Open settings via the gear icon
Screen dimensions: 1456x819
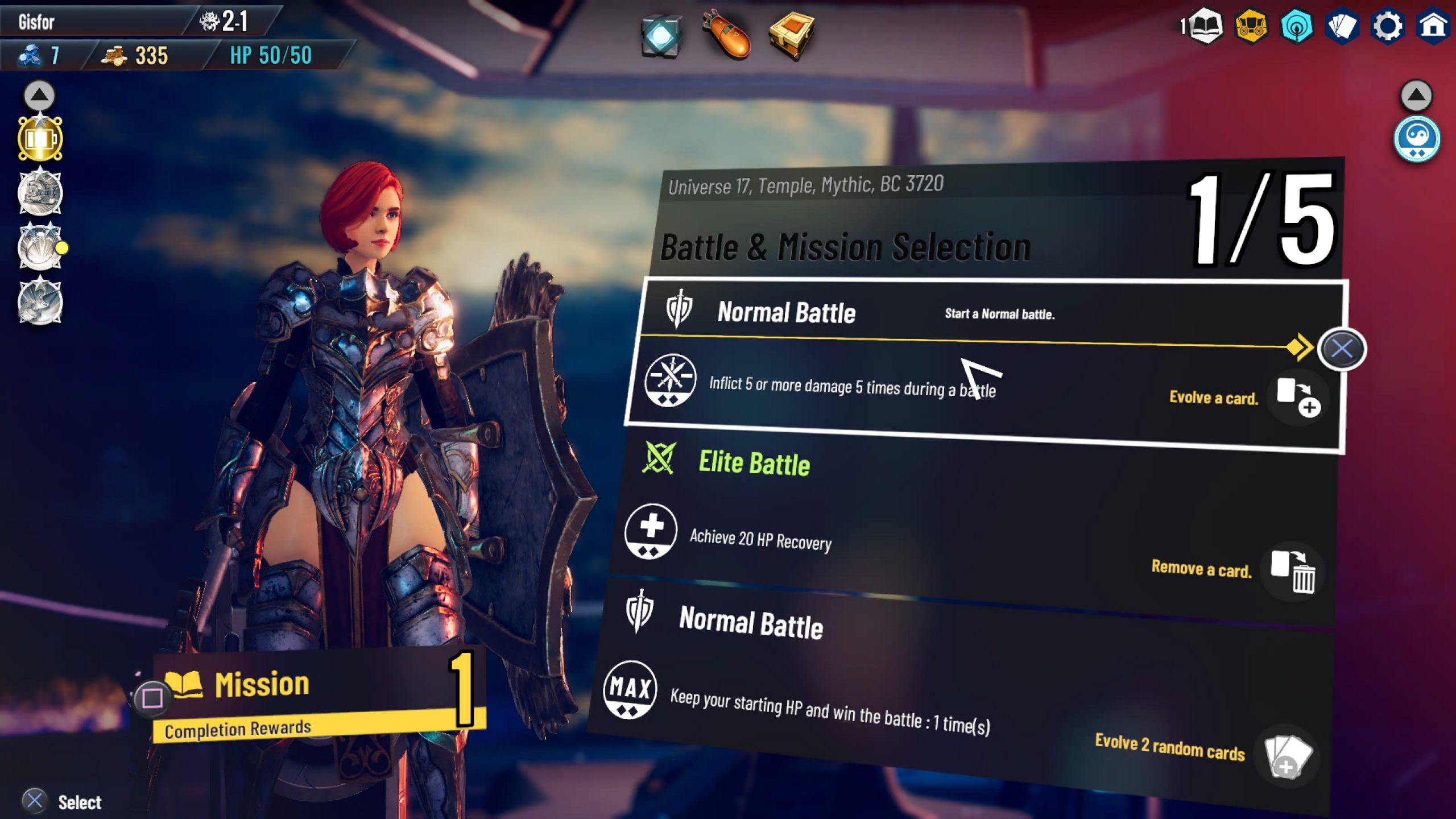click(1387, 26)
